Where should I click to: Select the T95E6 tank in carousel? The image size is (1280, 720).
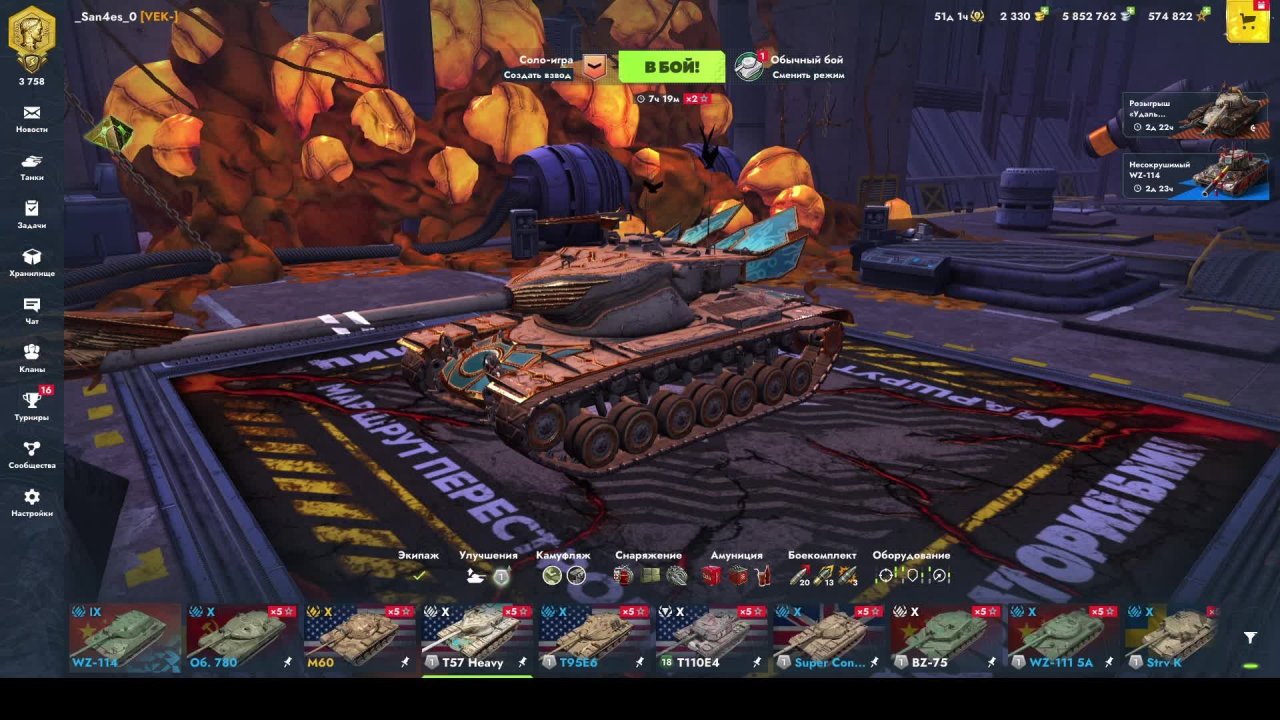coord(594,637)
